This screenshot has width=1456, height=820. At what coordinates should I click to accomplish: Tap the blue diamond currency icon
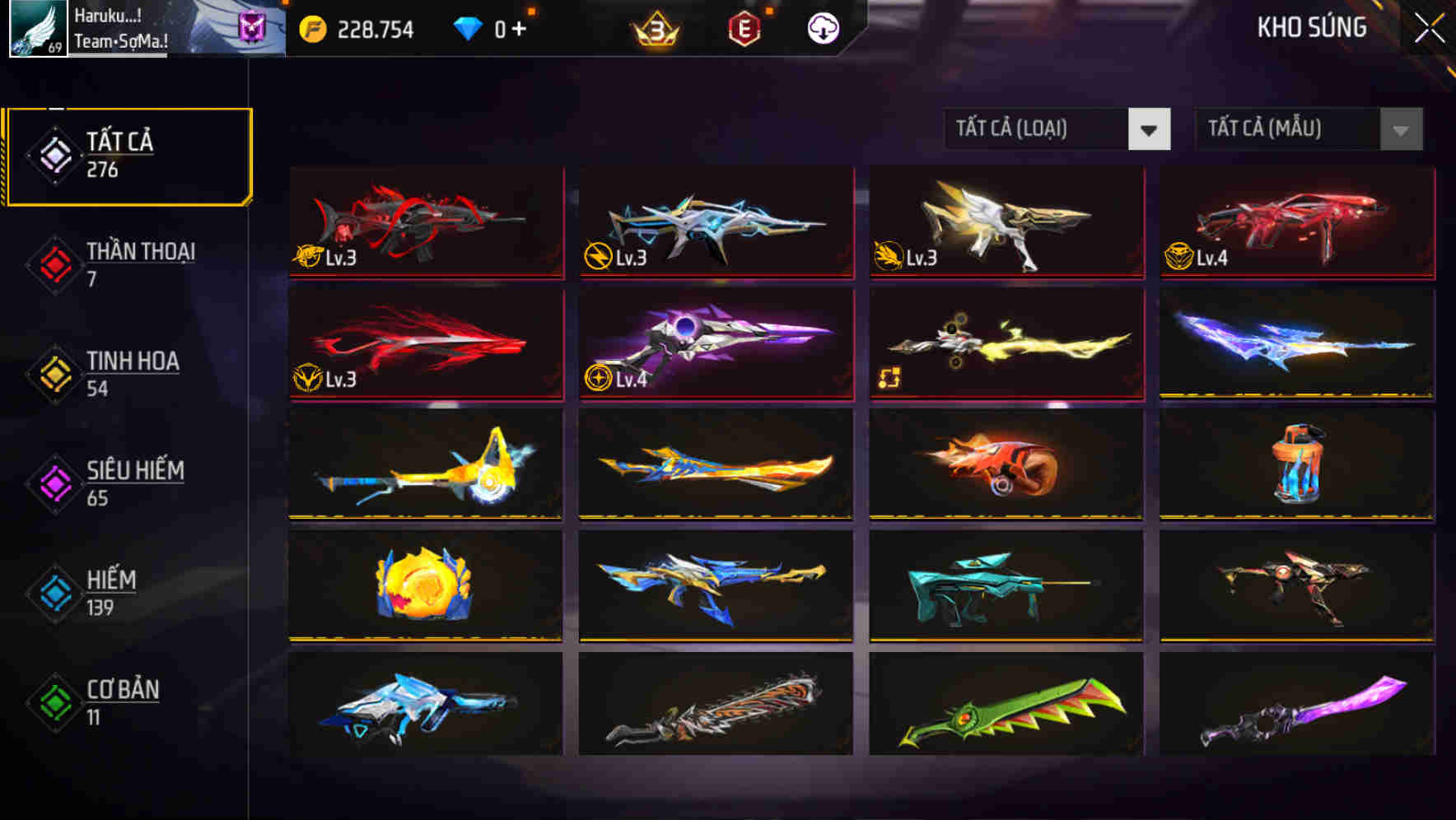click(x=468, y=27)
